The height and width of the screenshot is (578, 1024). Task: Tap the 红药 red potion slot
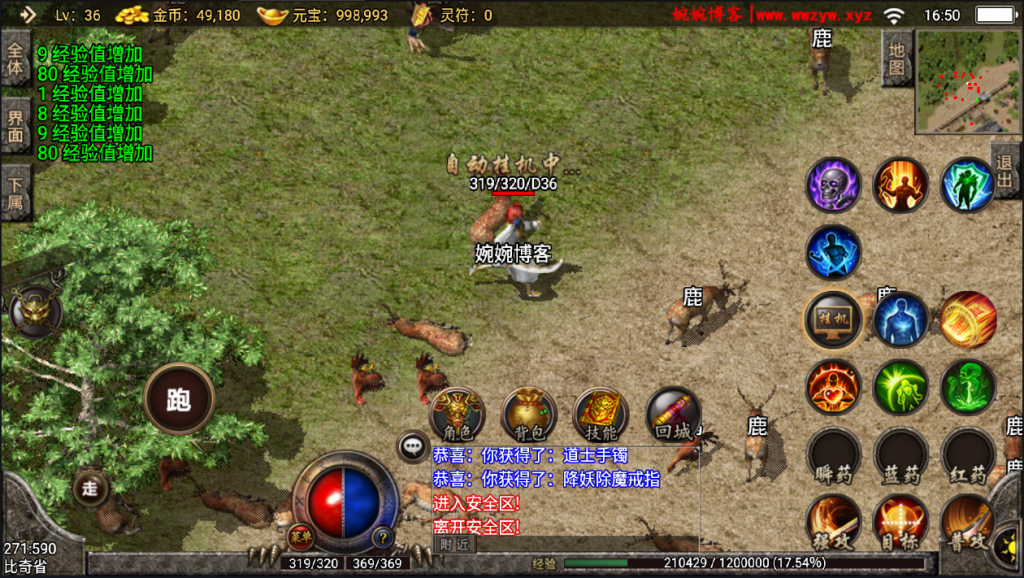click(967, 455)
